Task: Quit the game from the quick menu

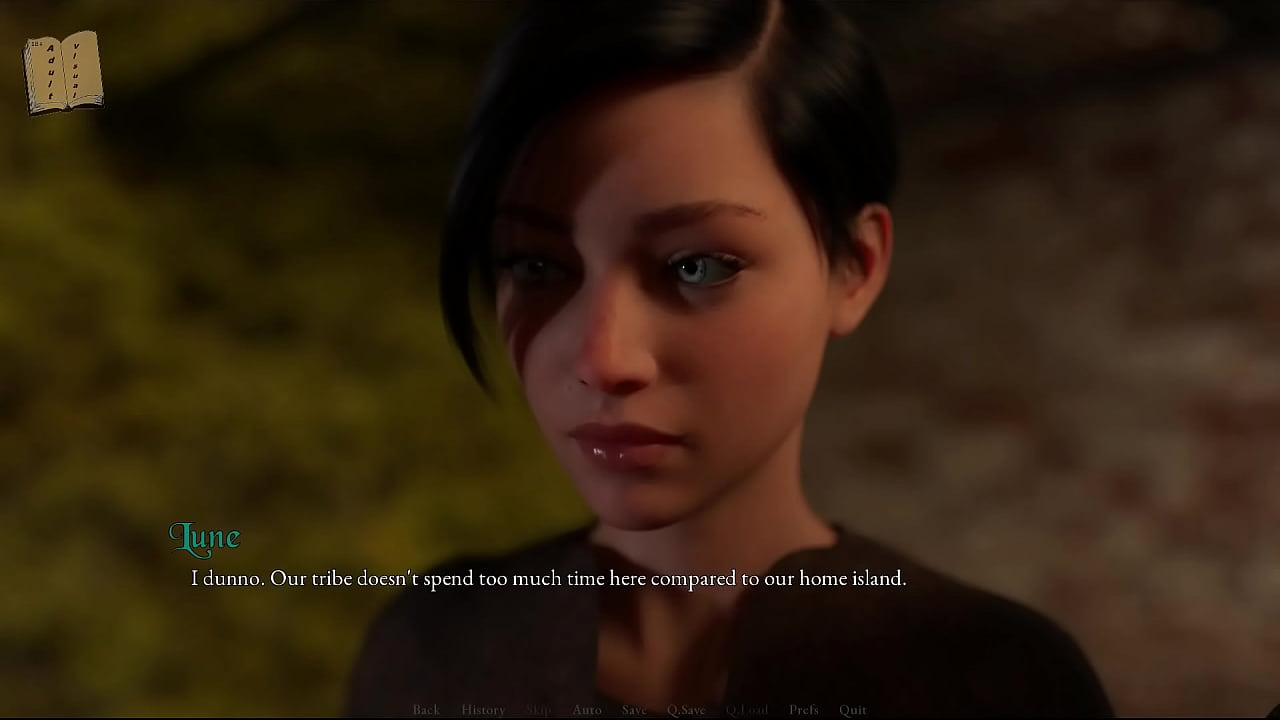Action: [x=853, y=710]
